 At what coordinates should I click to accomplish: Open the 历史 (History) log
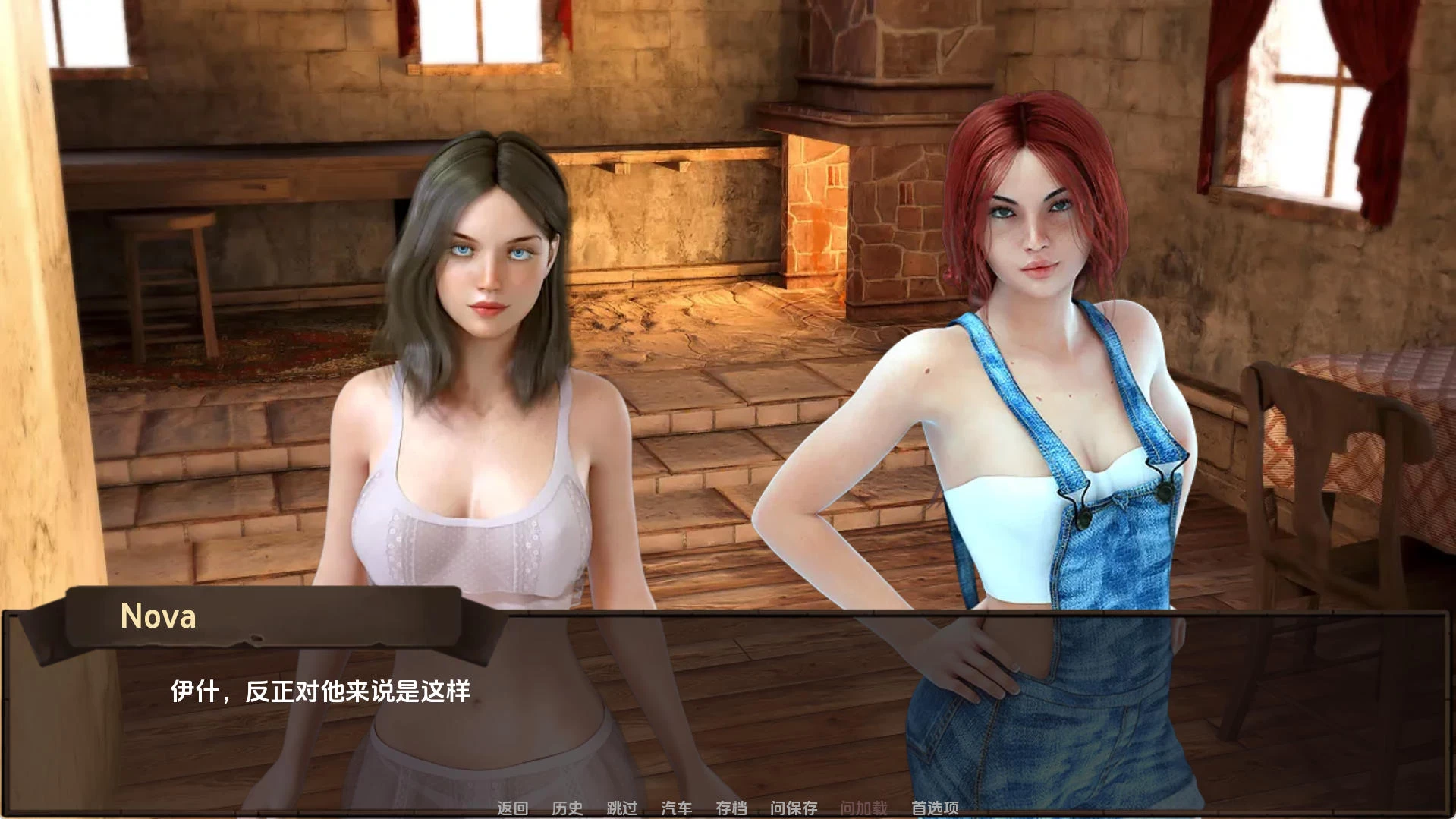tap(567, 808)
